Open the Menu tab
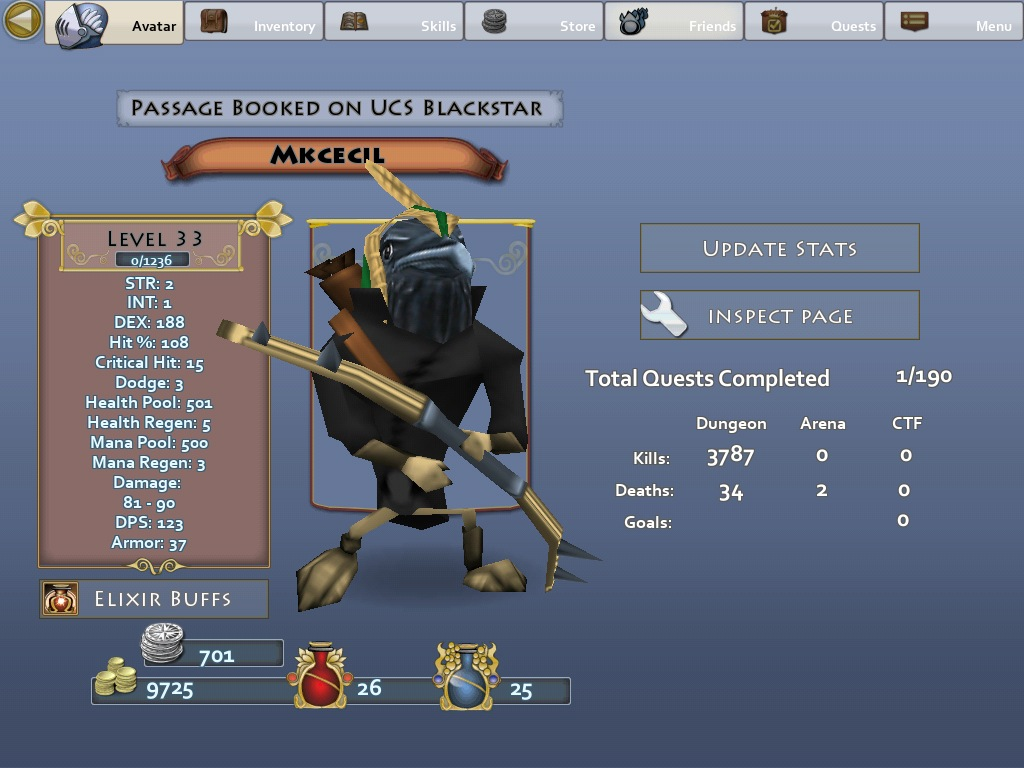 pos(953,23)
